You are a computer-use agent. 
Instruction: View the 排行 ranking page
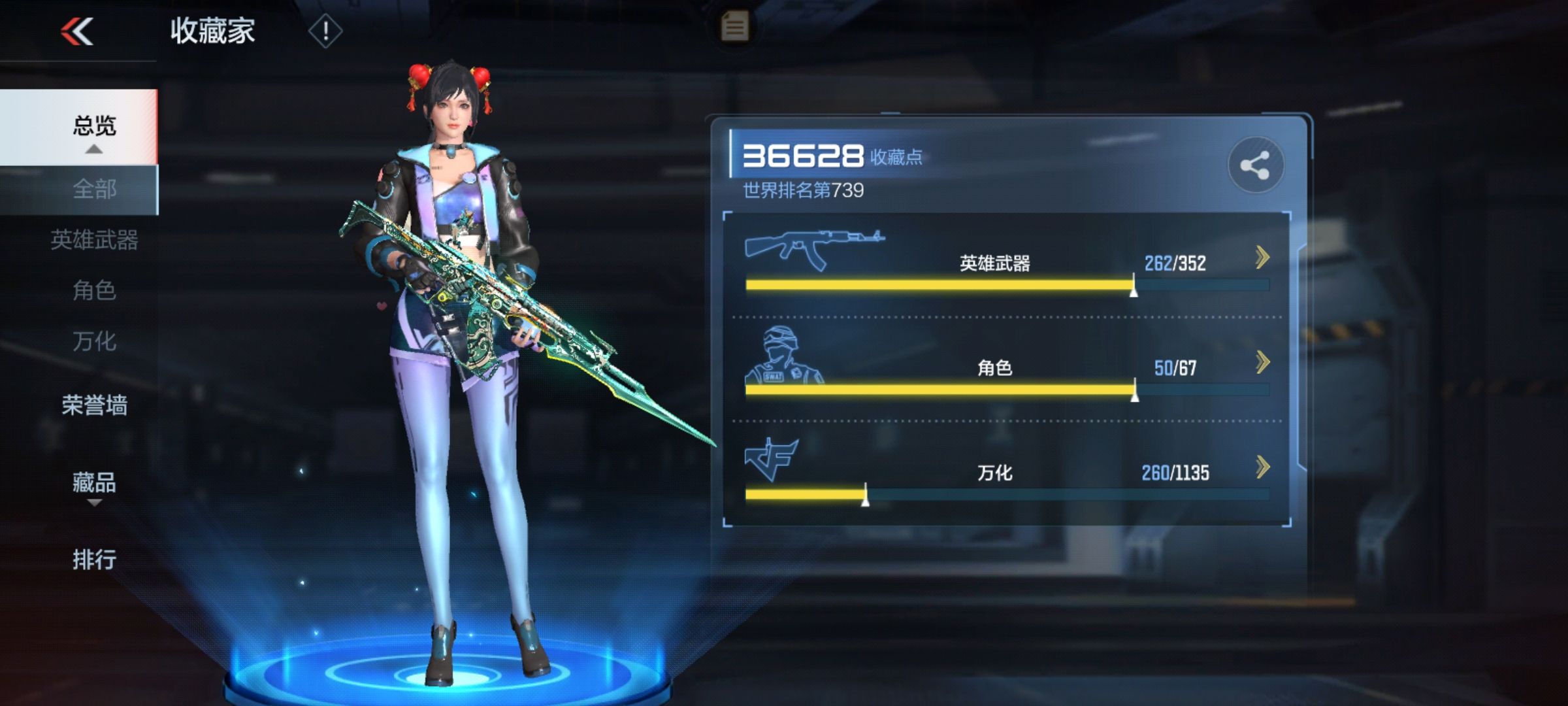point(94,560)
